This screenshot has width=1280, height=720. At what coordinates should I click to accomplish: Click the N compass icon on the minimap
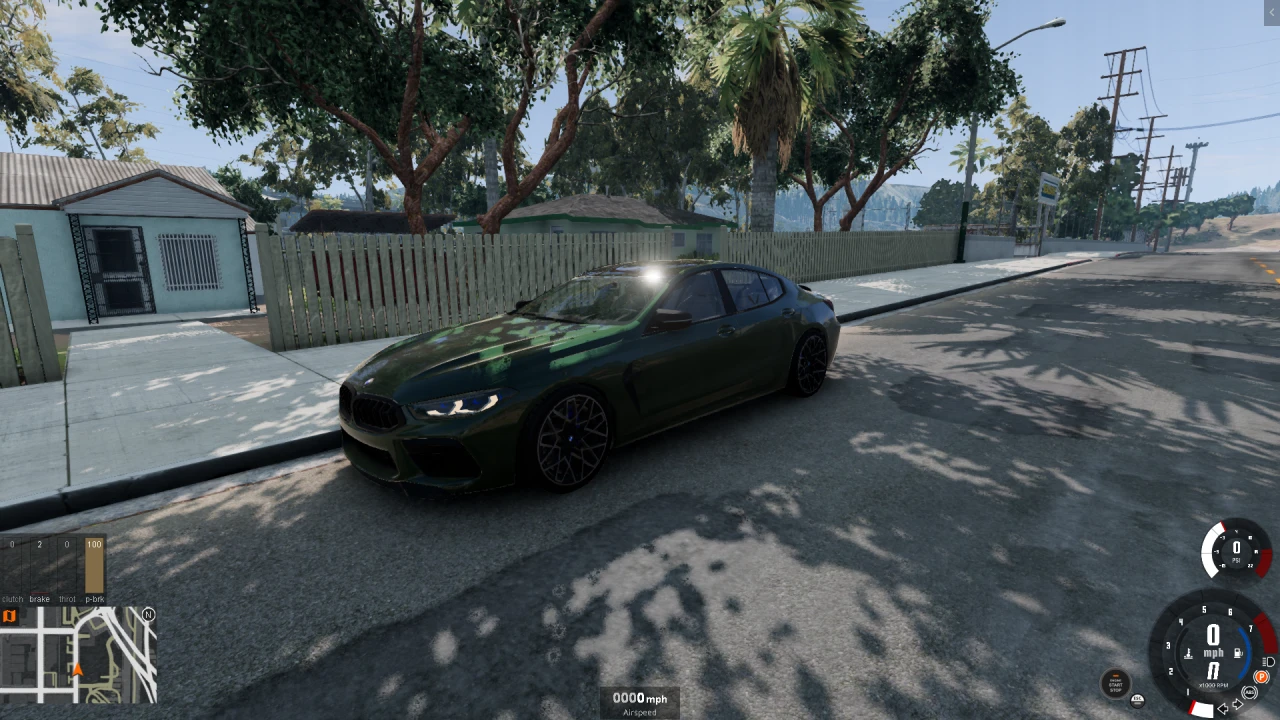148,615
